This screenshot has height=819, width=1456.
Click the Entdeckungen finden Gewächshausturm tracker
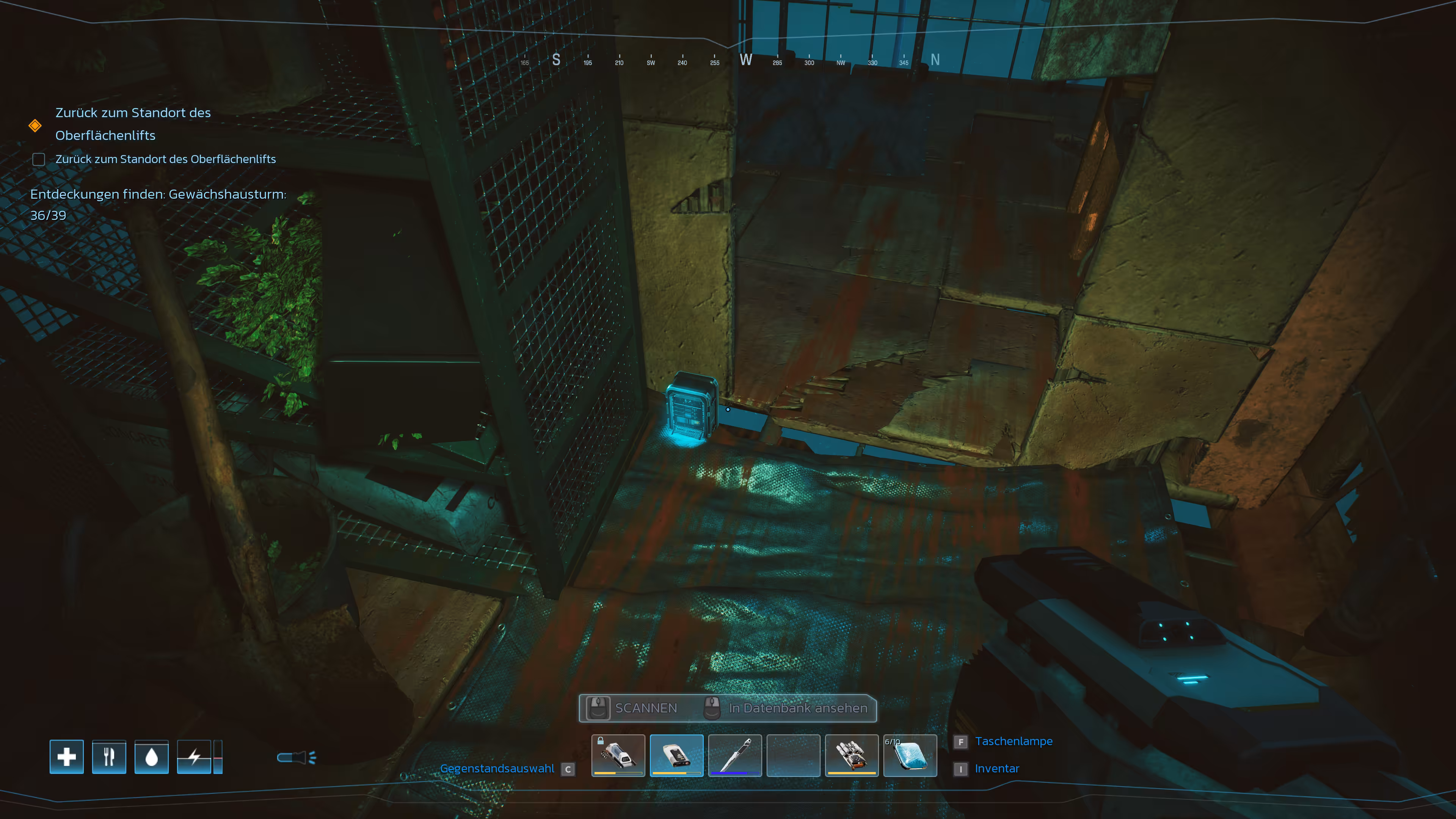(x=158, y=204)
